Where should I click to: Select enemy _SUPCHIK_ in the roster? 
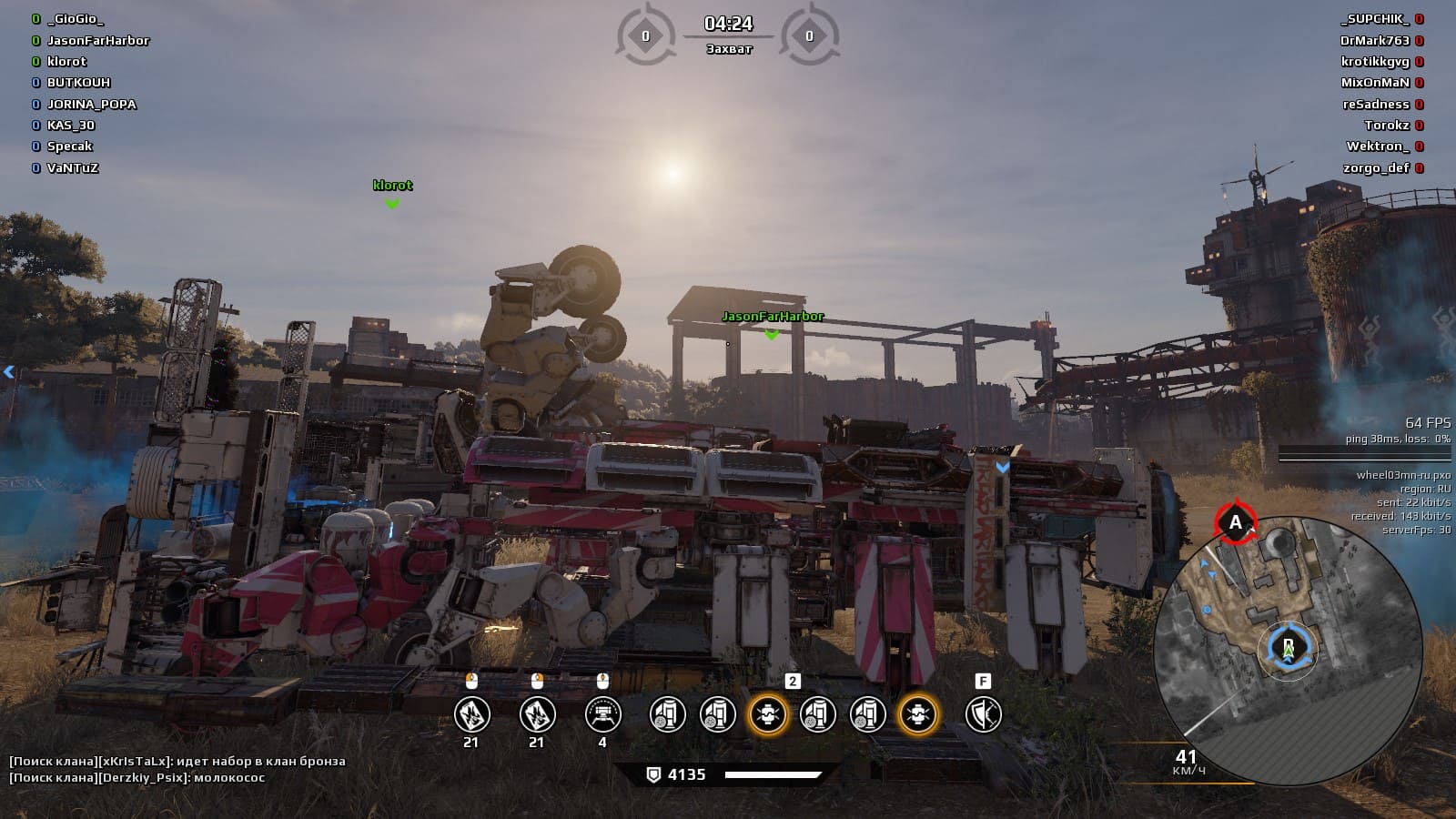point(1374,19)
